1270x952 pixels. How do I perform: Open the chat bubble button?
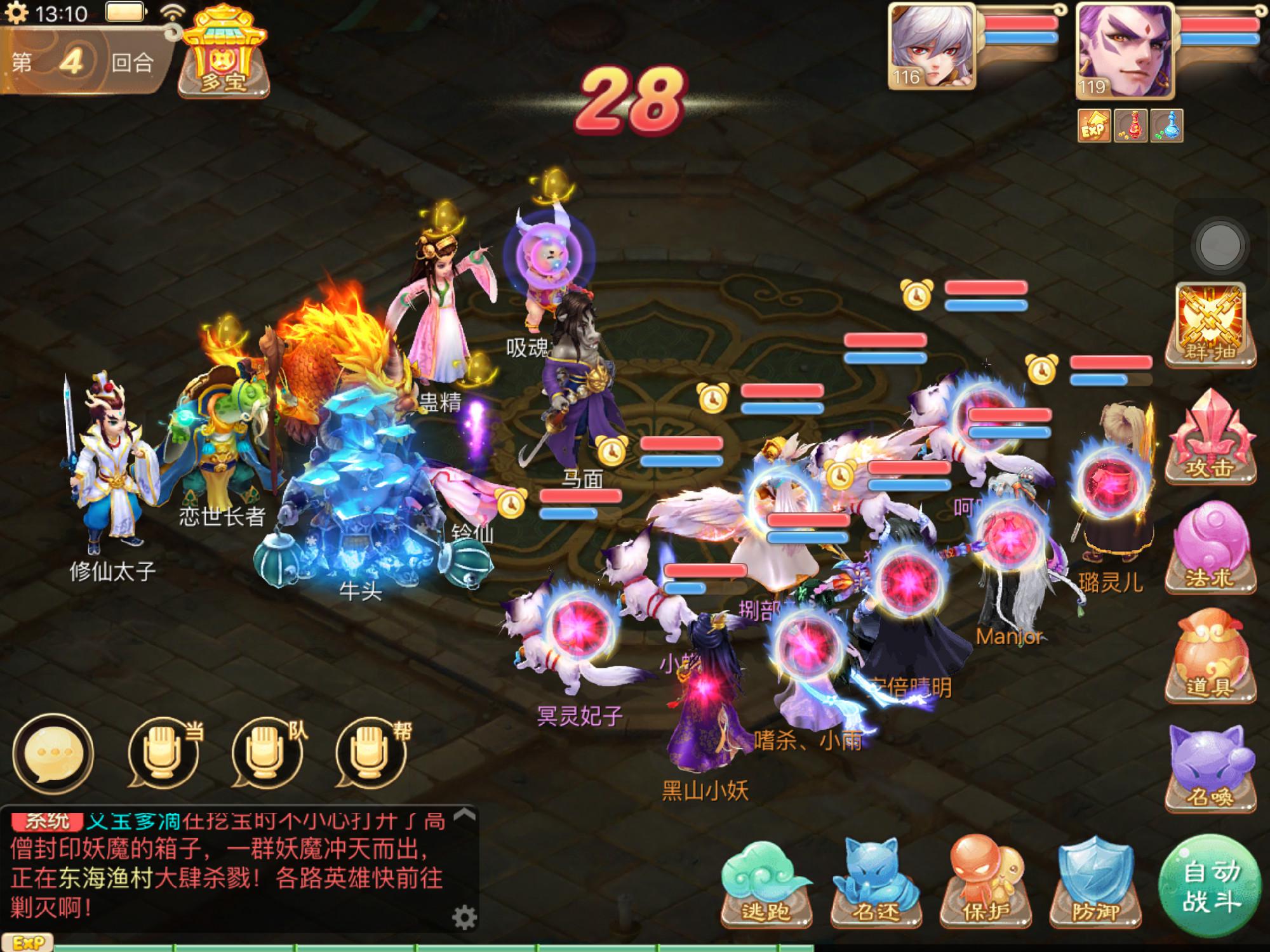point(53,753)
